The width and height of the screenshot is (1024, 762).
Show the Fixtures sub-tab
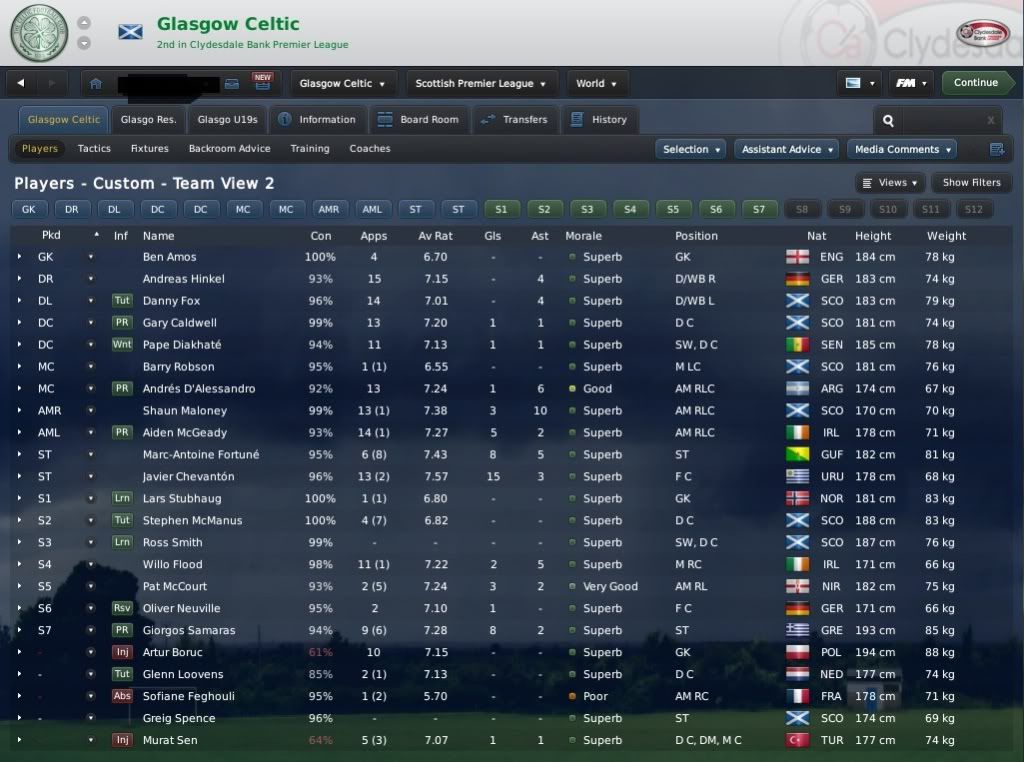coord(150,149)
